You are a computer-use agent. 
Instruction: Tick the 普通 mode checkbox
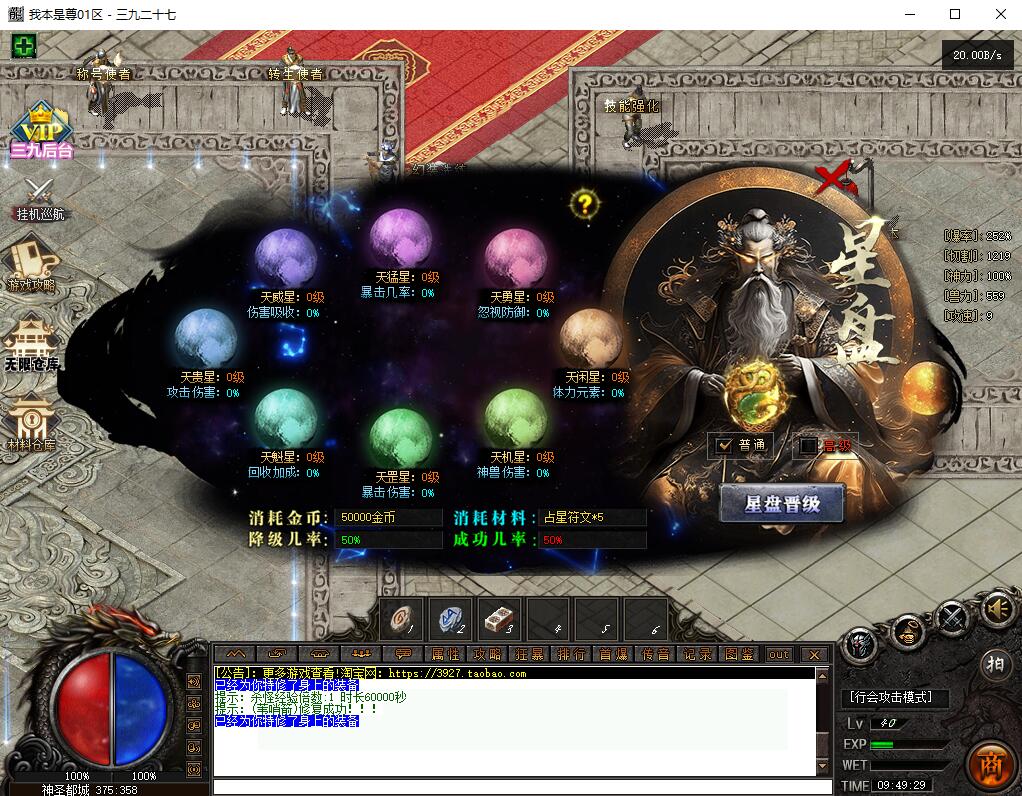tap(726, 445)
